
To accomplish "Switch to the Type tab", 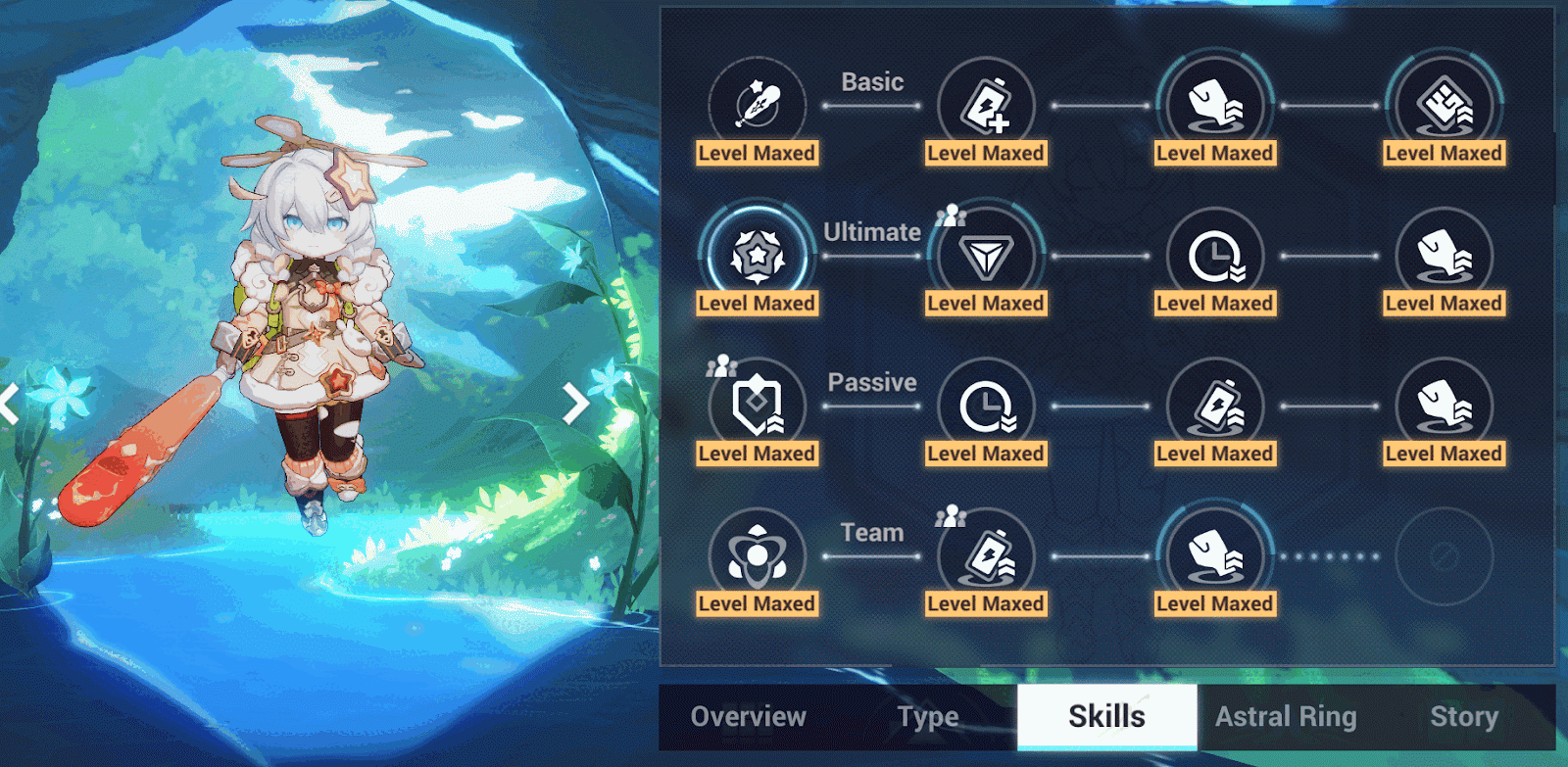I will (x=926, y=717).
